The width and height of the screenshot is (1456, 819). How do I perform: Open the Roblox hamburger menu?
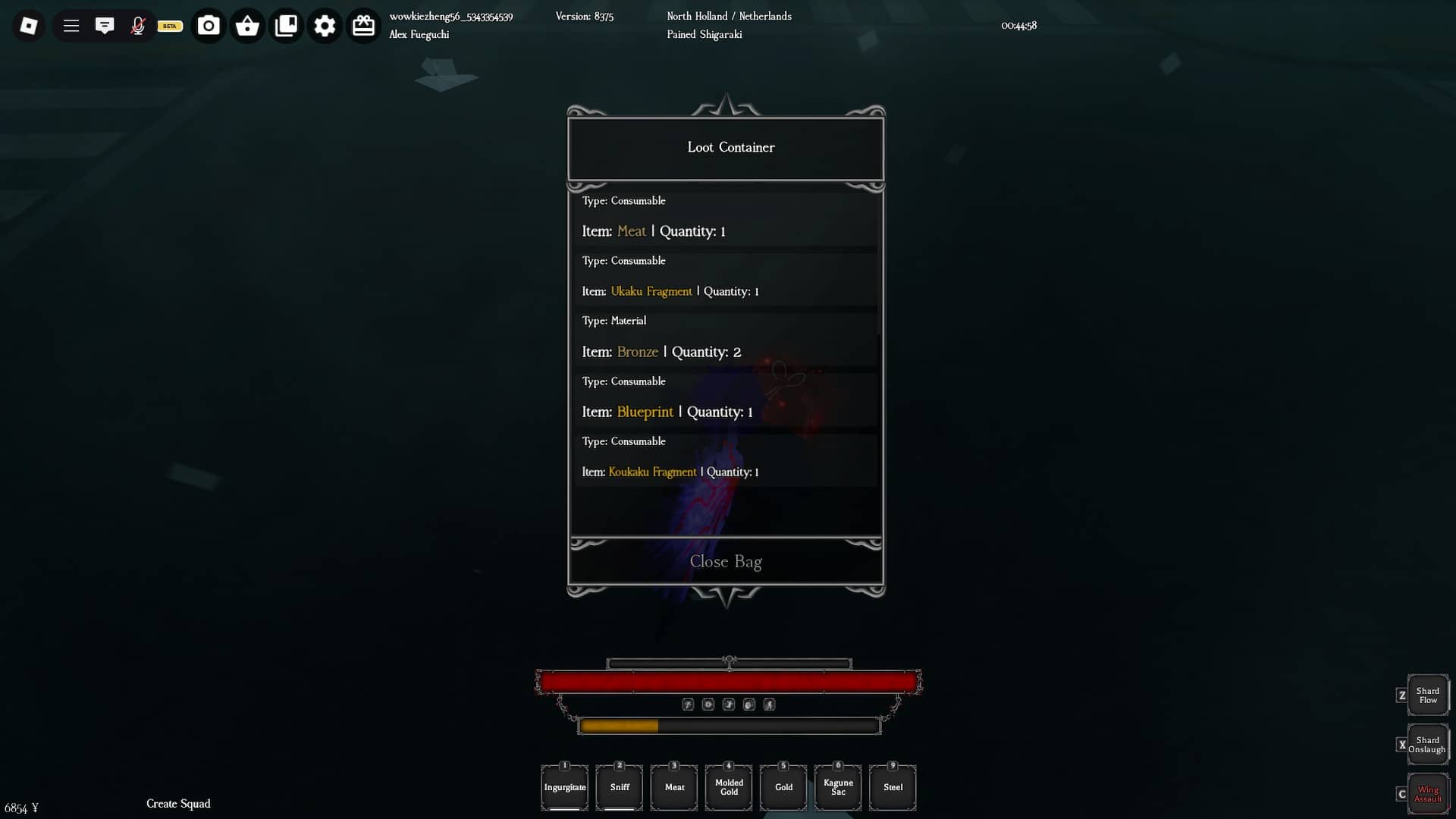[x=71, y=25]
